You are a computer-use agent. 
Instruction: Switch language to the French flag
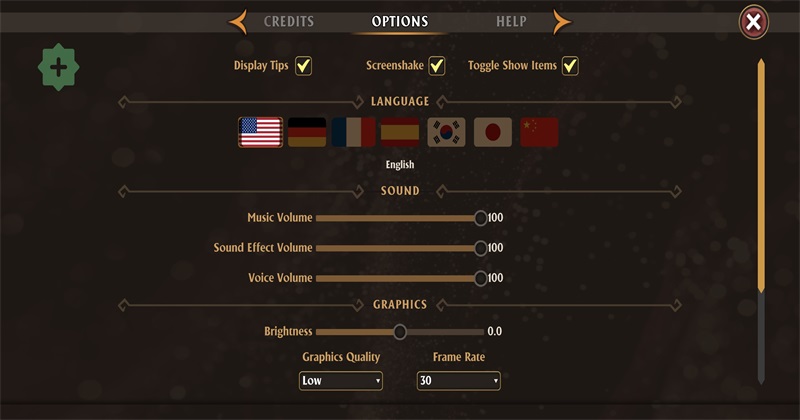(x=353, y=132)
